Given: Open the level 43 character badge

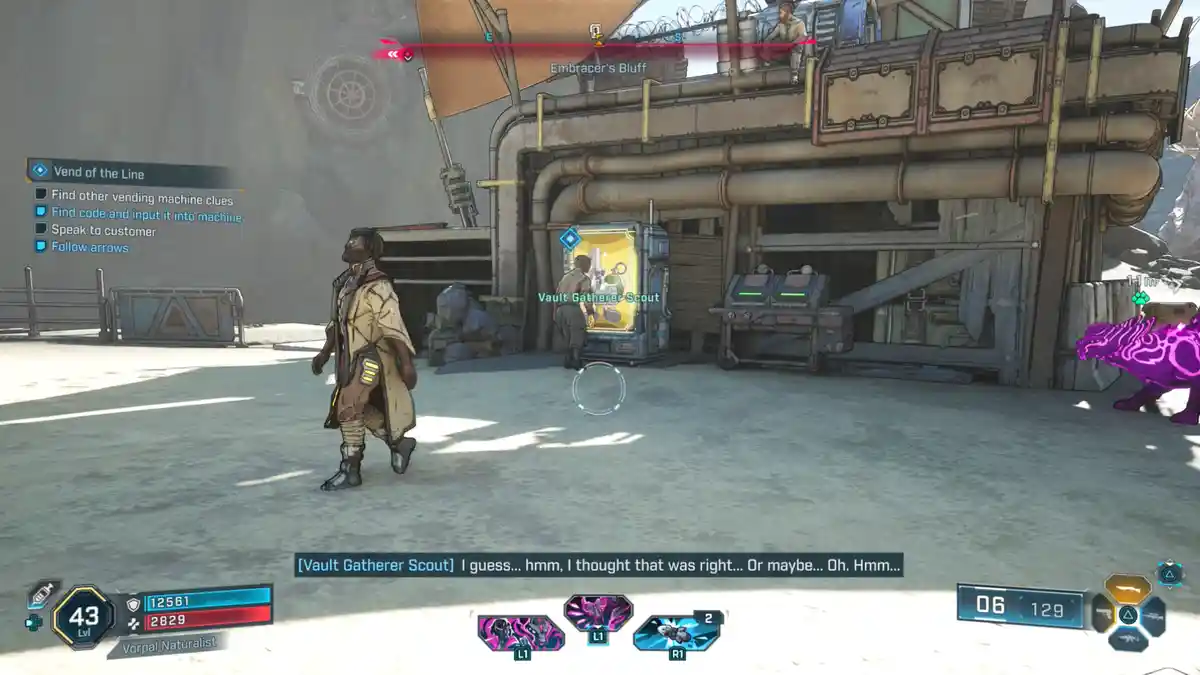Looking at the screenshot, I should pos(83,616).
